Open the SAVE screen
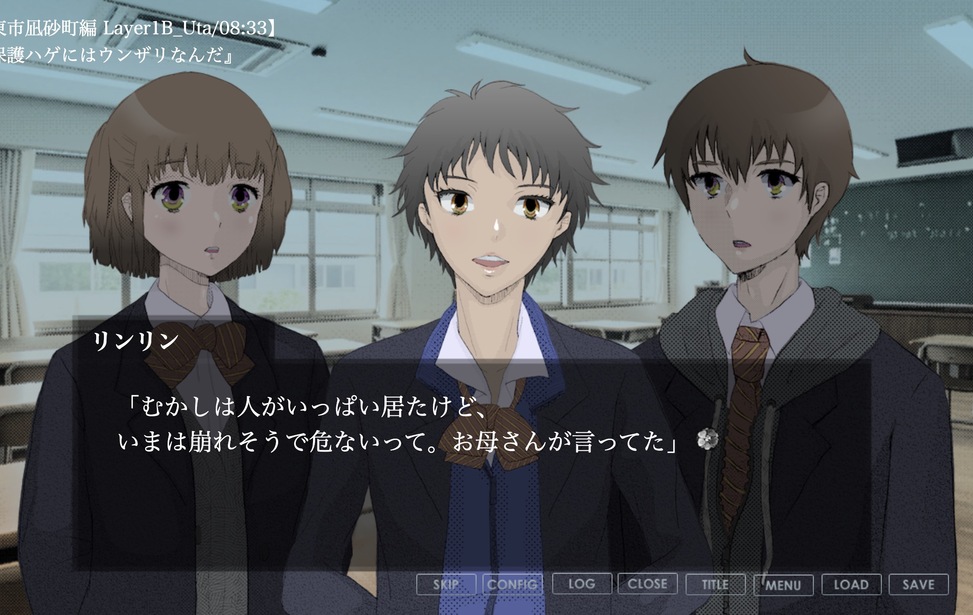The image size is (973, 615). pos(918,584)
